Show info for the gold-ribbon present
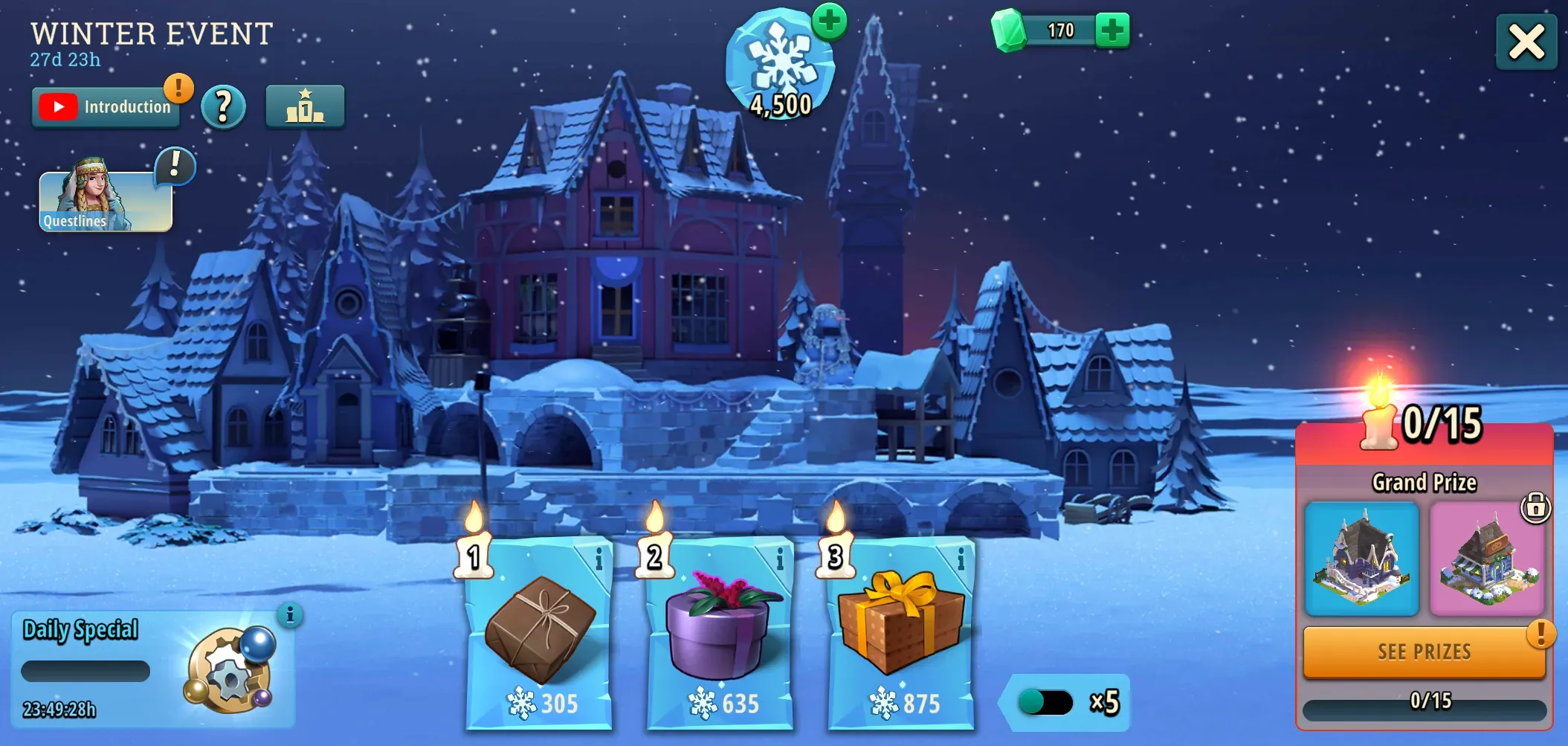1568x746 pixels. [961, 559]
